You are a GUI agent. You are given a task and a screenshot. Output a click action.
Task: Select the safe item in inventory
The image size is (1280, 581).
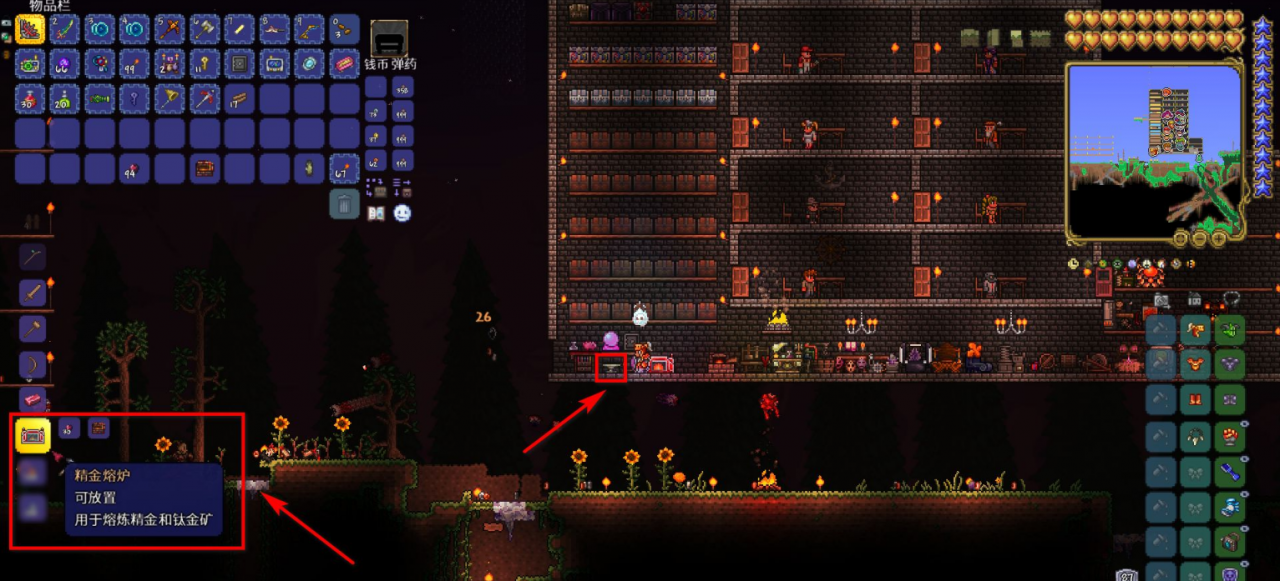coord(240,64)
